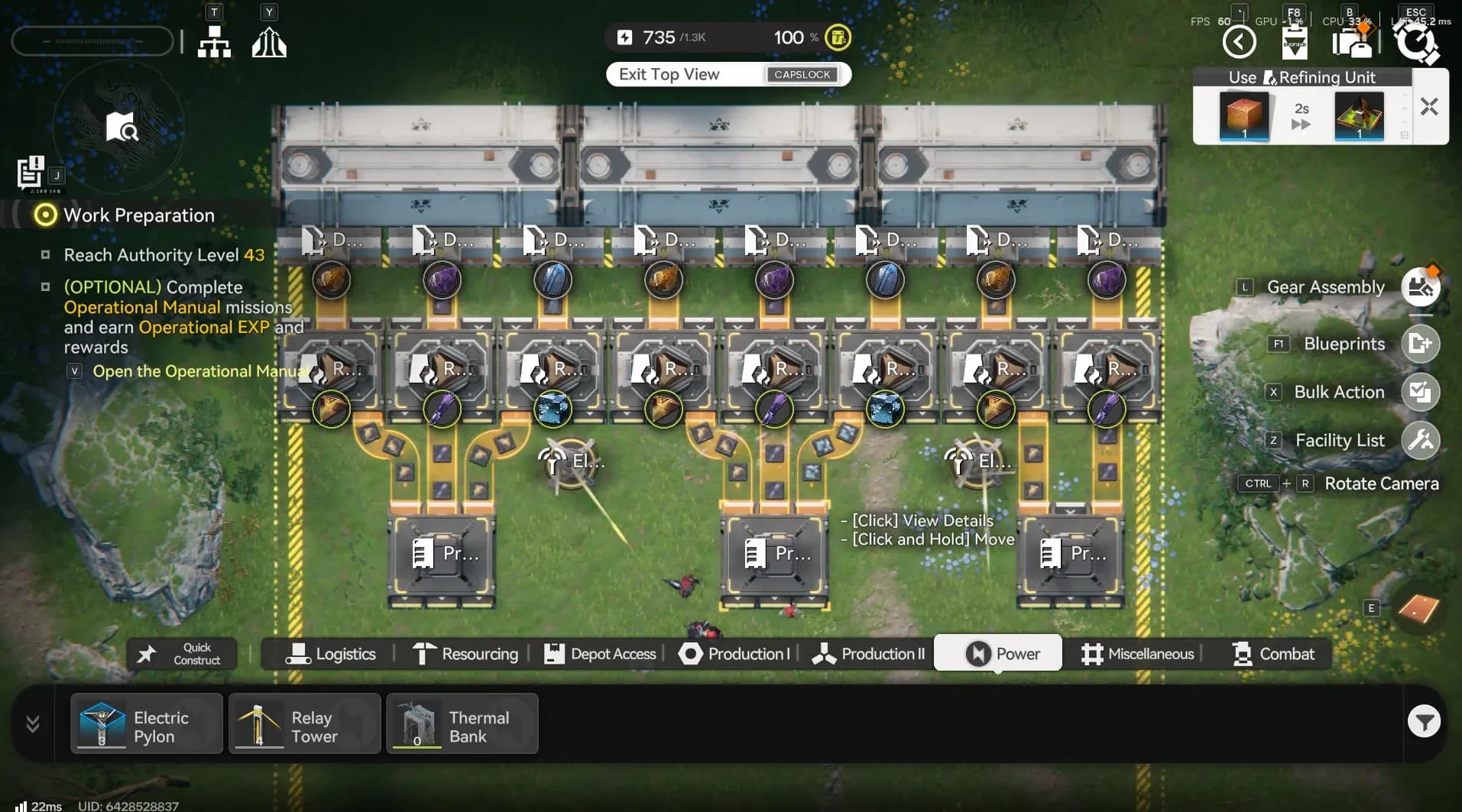This screenshot has width=1462, height=812.
Task: Expand the build list with double chevron
Action: tap(31, 723)
